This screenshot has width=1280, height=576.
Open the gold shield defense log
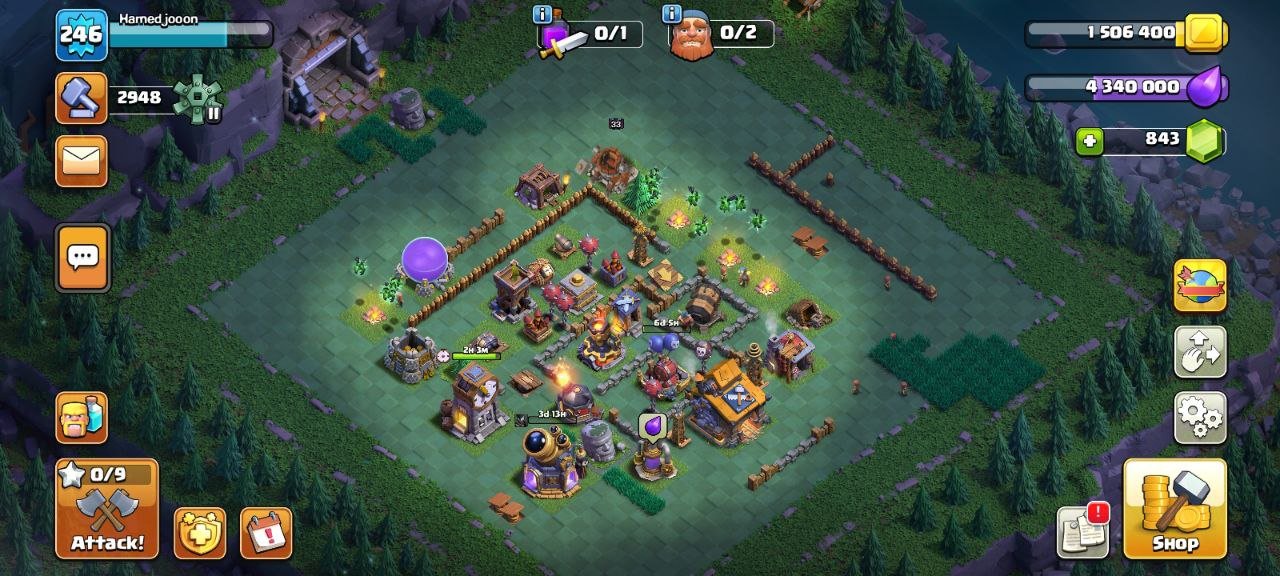[200, 533]
